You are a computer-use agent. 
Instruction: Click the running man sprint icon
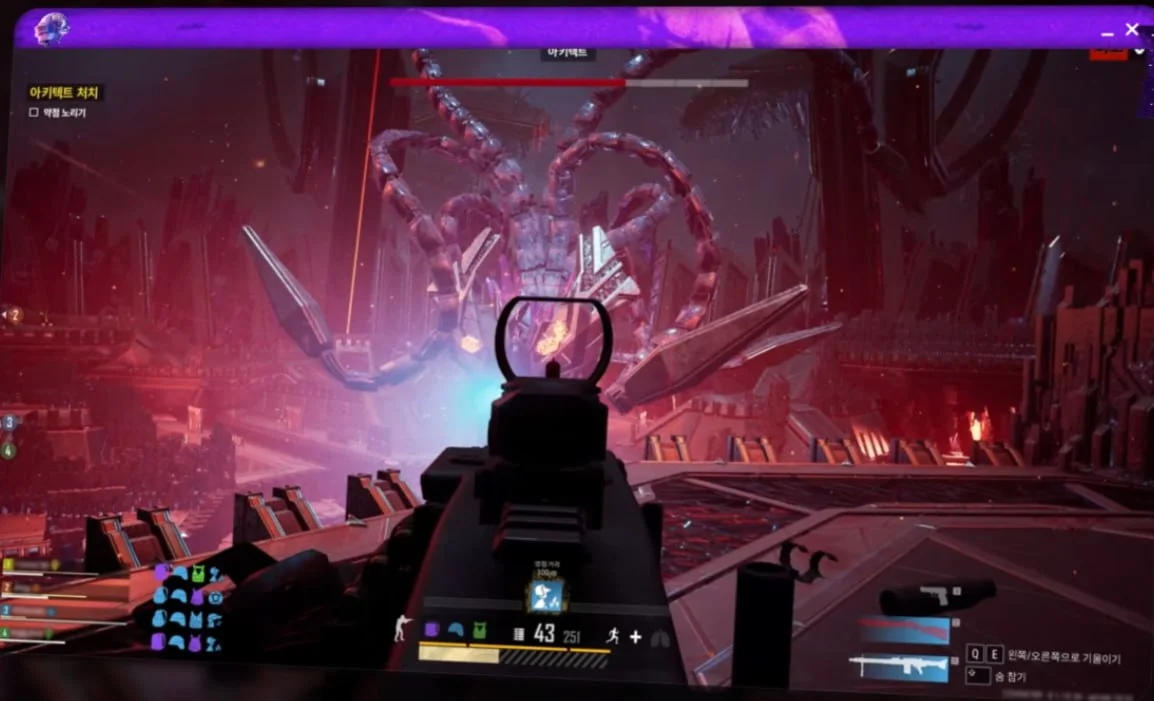coord(610,635)
